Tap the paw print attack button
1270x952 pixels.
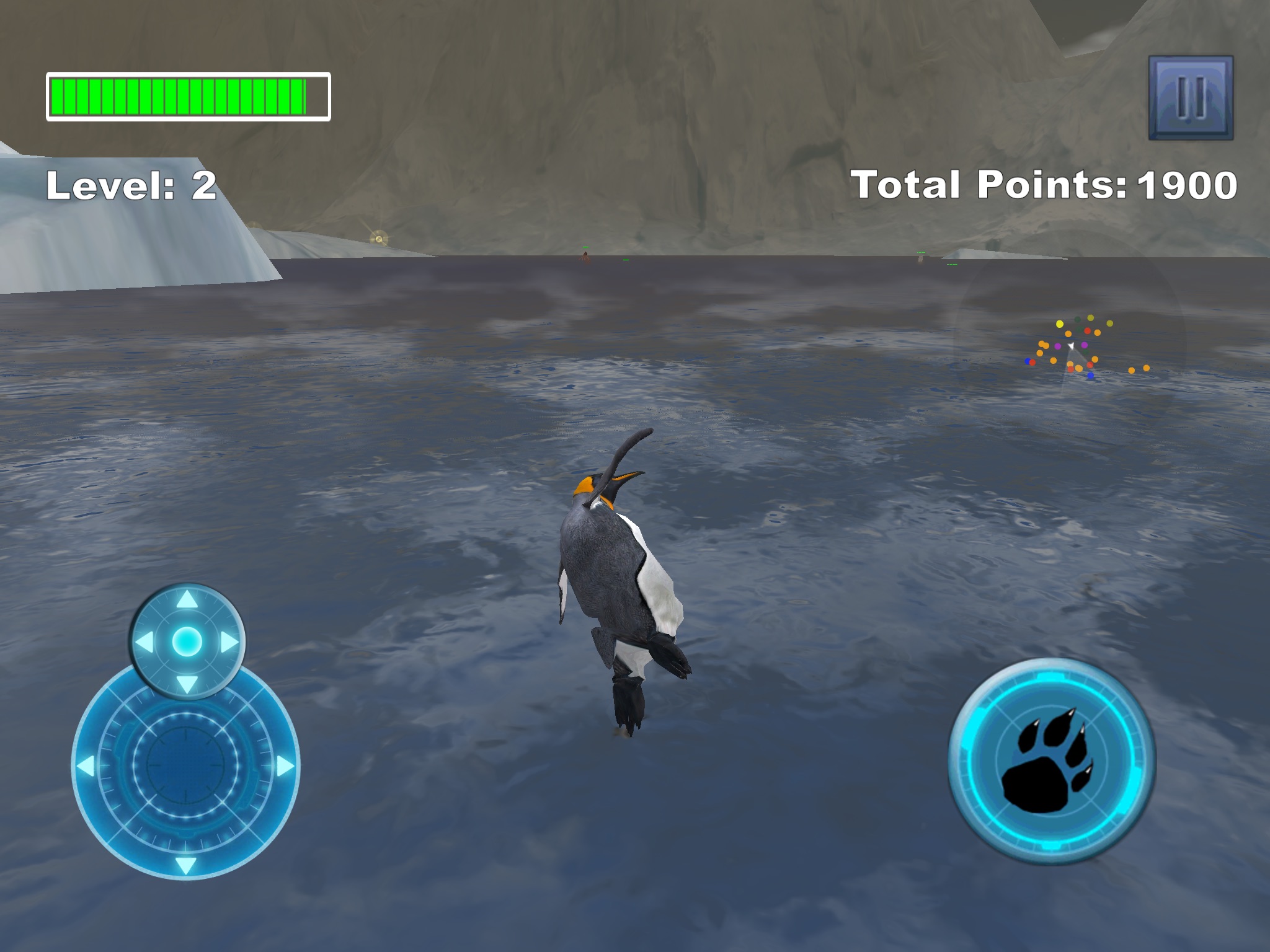(x=1051, y=762)
